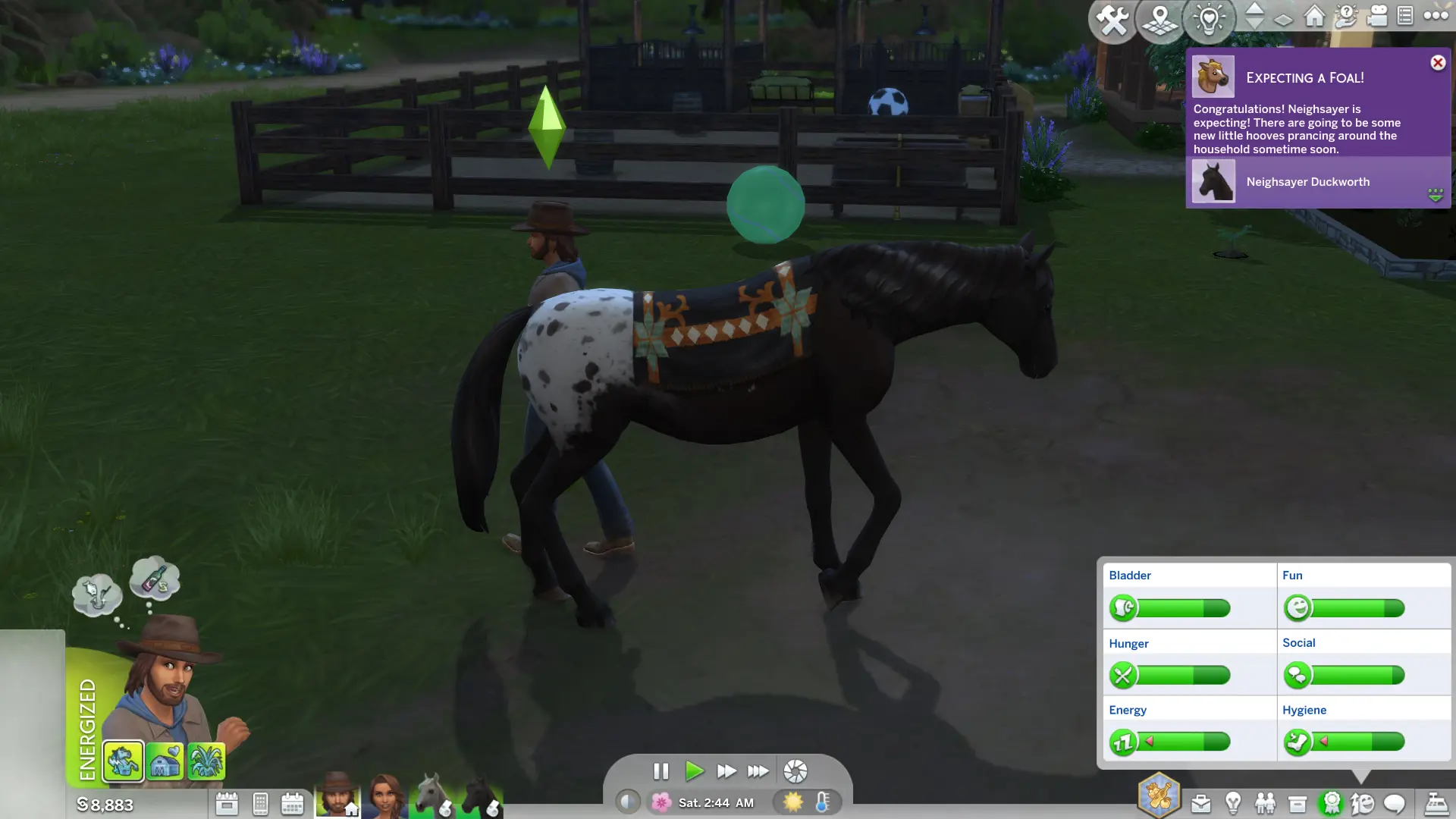The image size is (1456, 819).
Task: Open the household inventory box icon
Action: click(x=1297, y=802)
